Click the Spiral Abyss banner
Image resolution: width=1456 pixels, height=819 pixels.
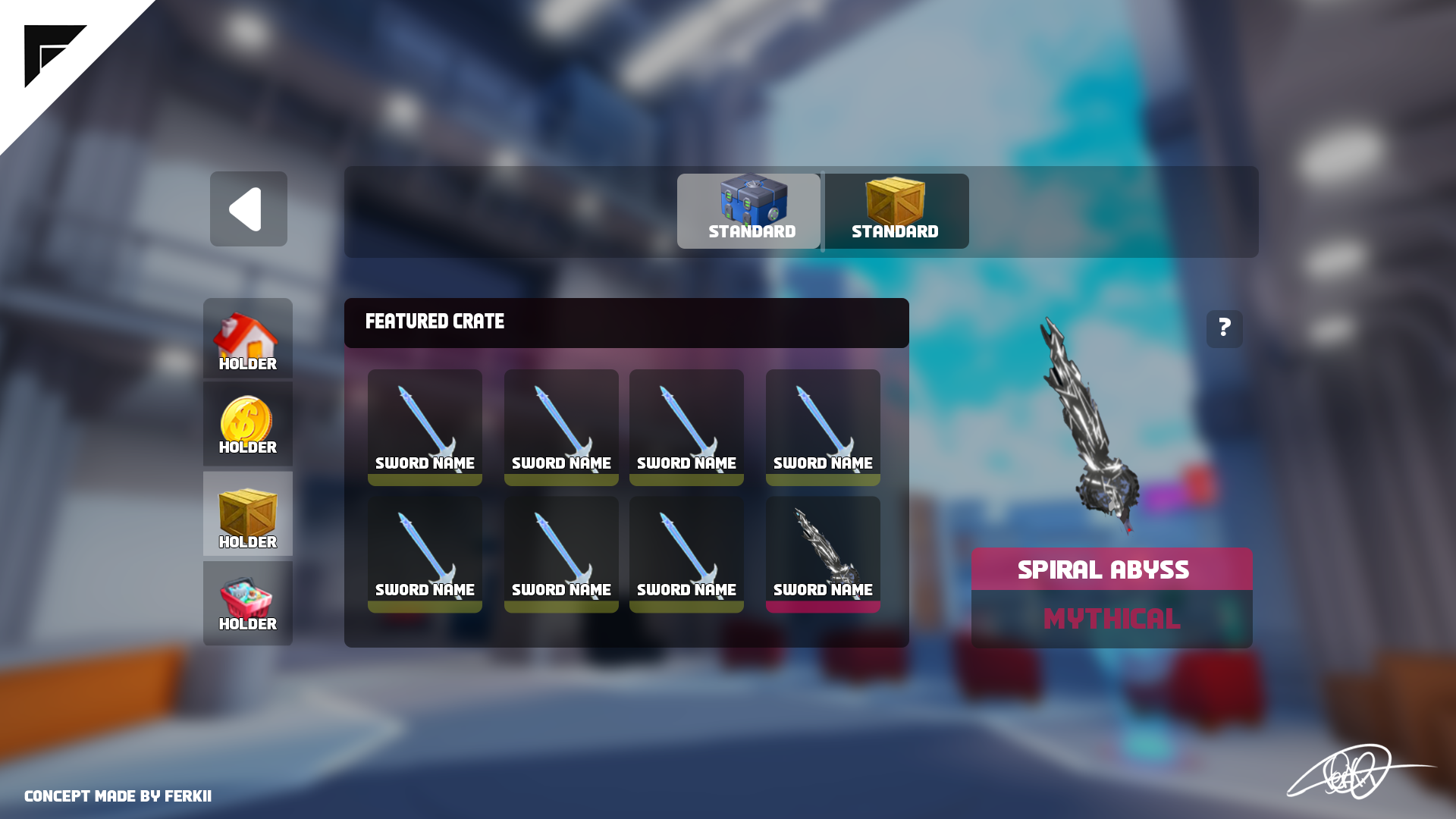(x=1103, y=570)
